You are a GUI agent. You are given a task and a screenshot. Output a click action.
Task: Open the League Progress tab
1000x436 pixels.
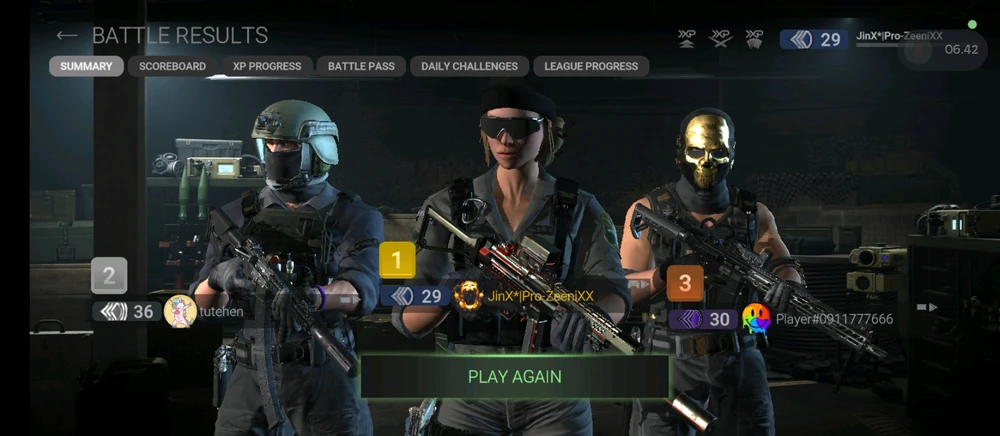click(591, 67)
